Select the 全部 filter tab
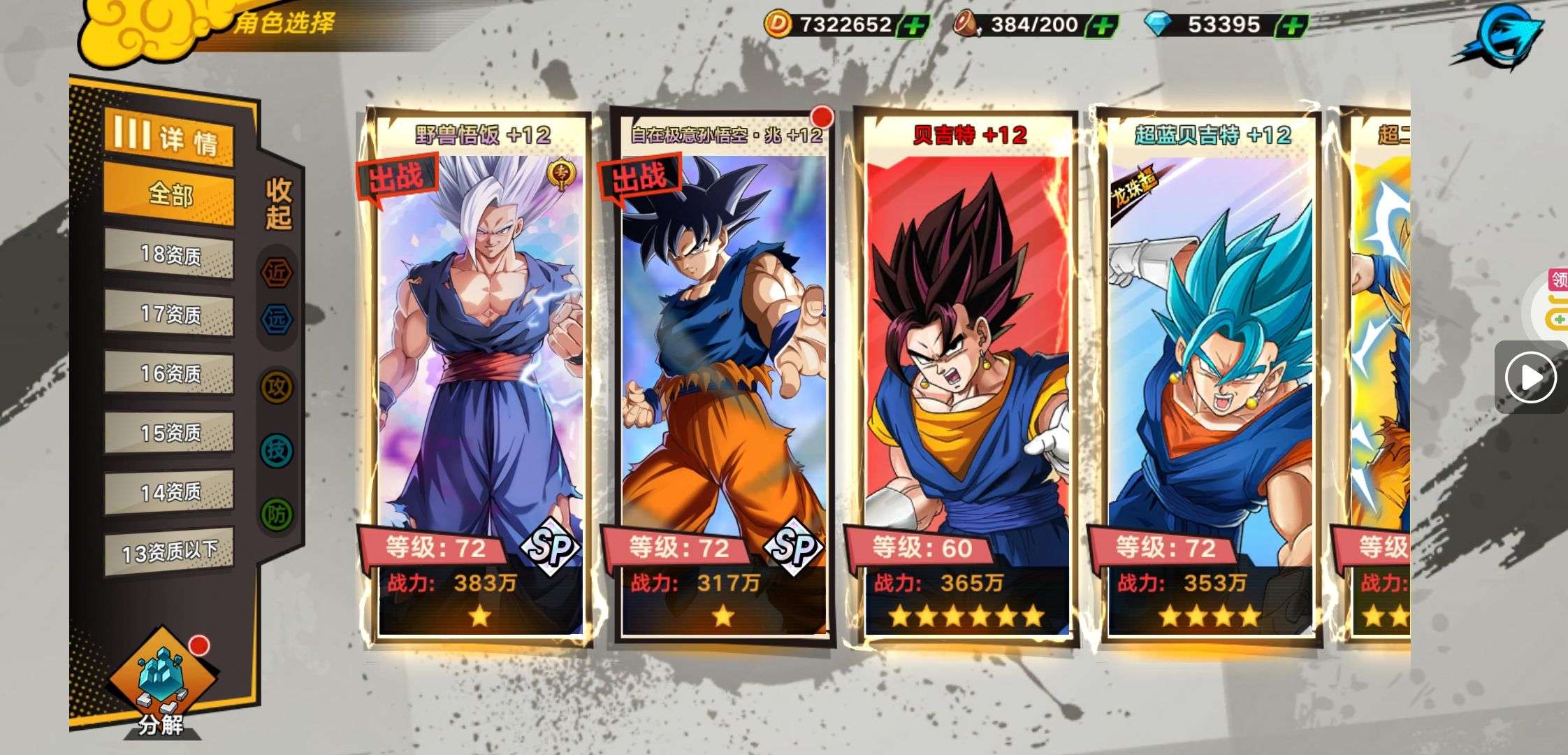 pos(169,194)
